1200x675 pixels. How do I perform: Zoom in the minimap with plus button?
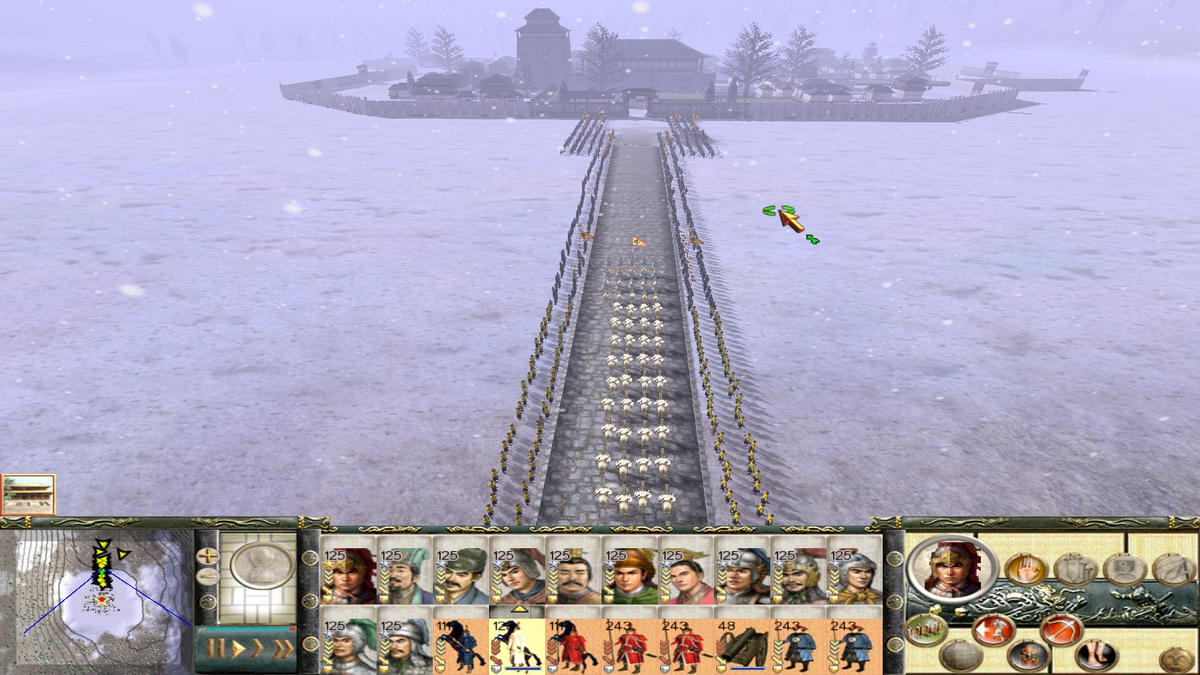207,554
